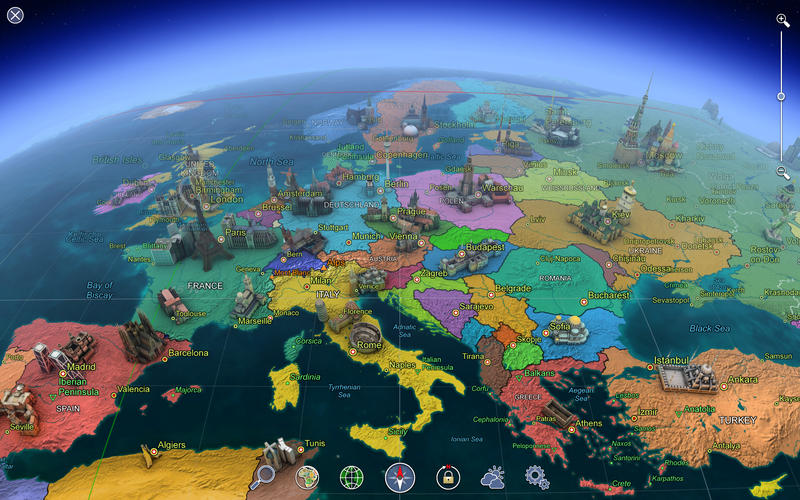Click the zoom slider handle
This screenshot has width=800, height=500.
pyautogui.click(x=782, y=96)
